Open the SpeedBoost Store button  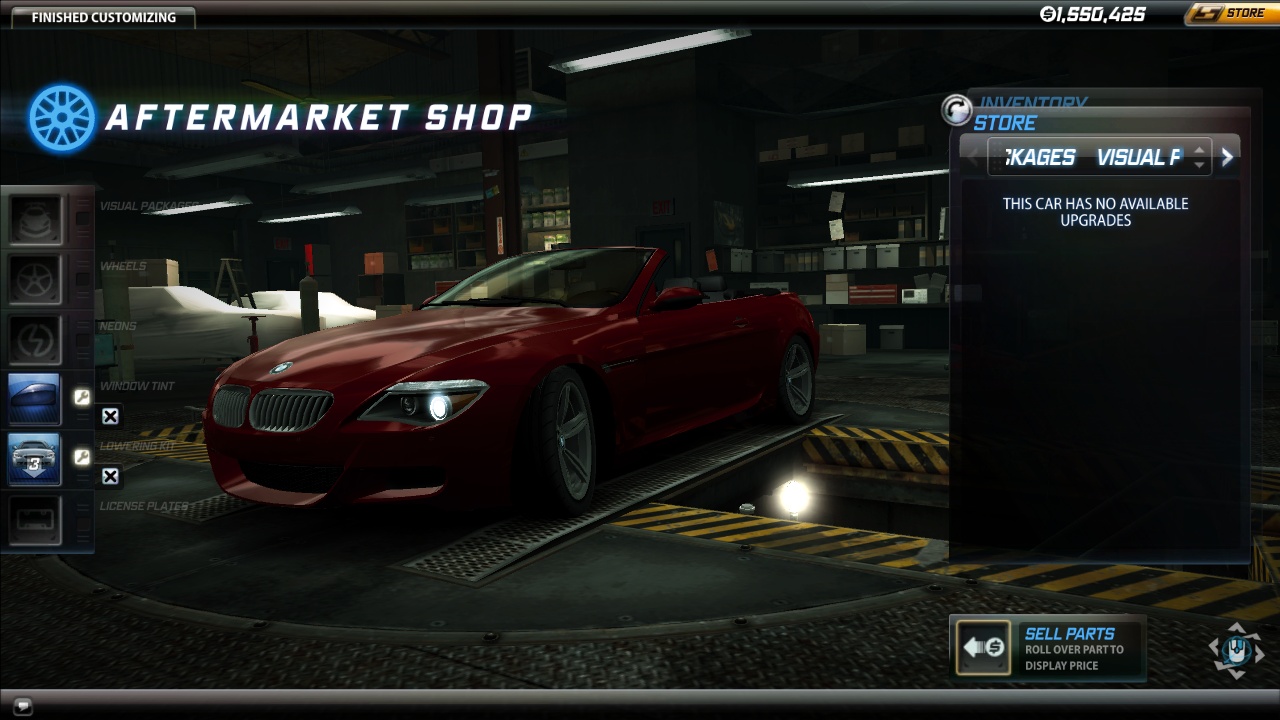pos(1229,14)
